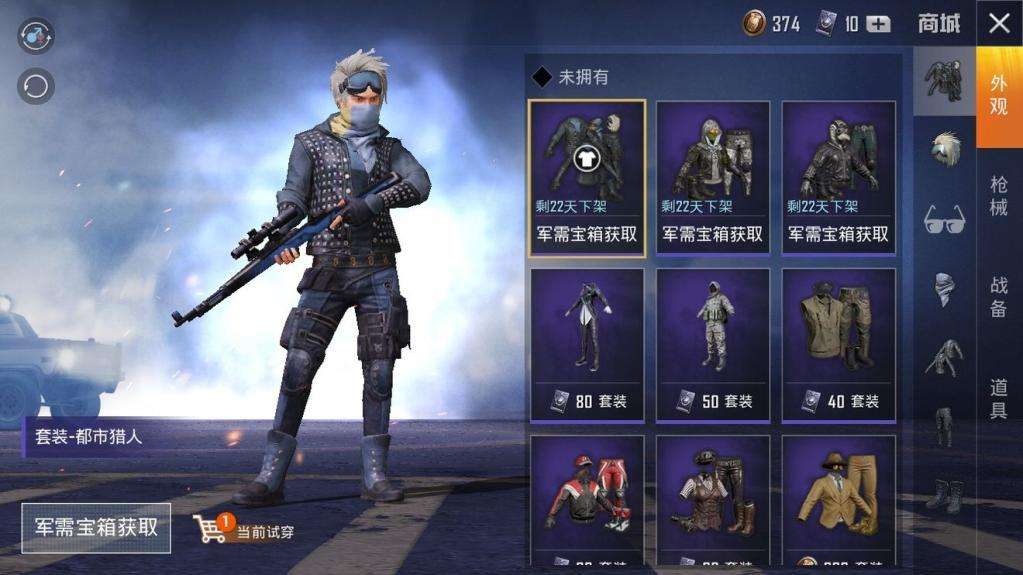Open the 道具 items tab
Viewport: 1023px width, 575px height.
[x=998, y=398]
